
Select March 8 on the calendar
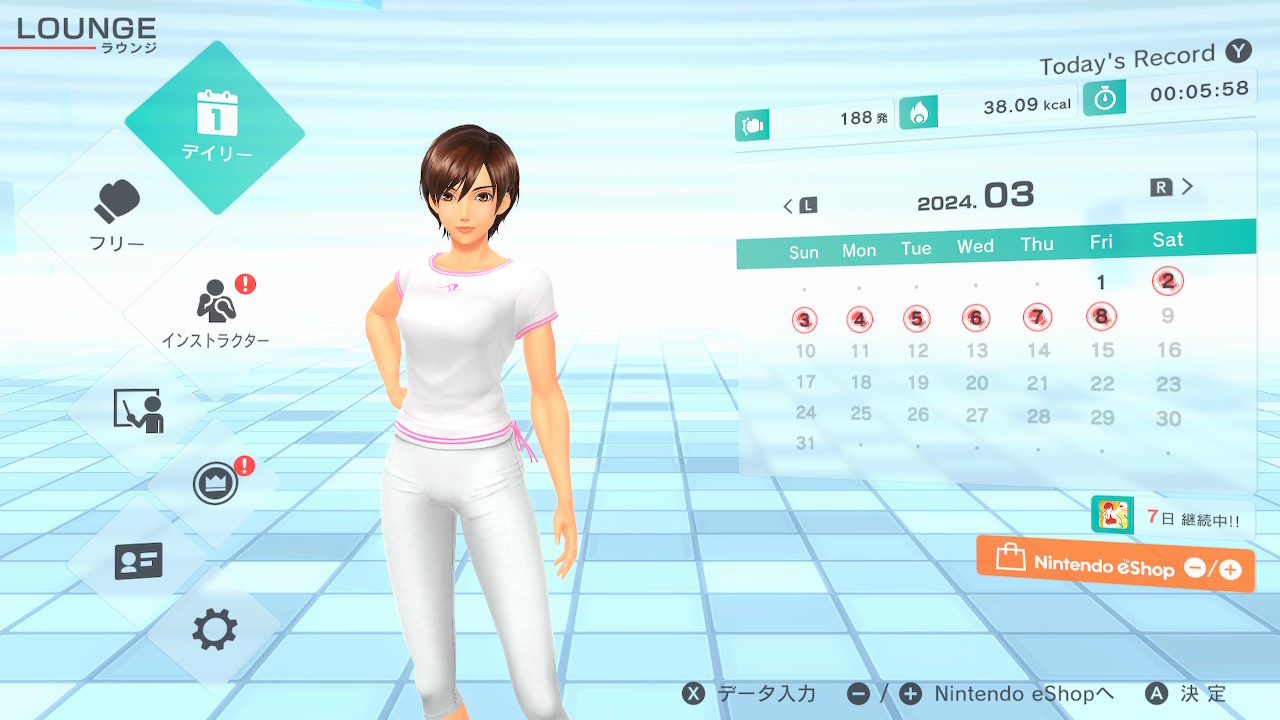click(x=1101, y=317)
